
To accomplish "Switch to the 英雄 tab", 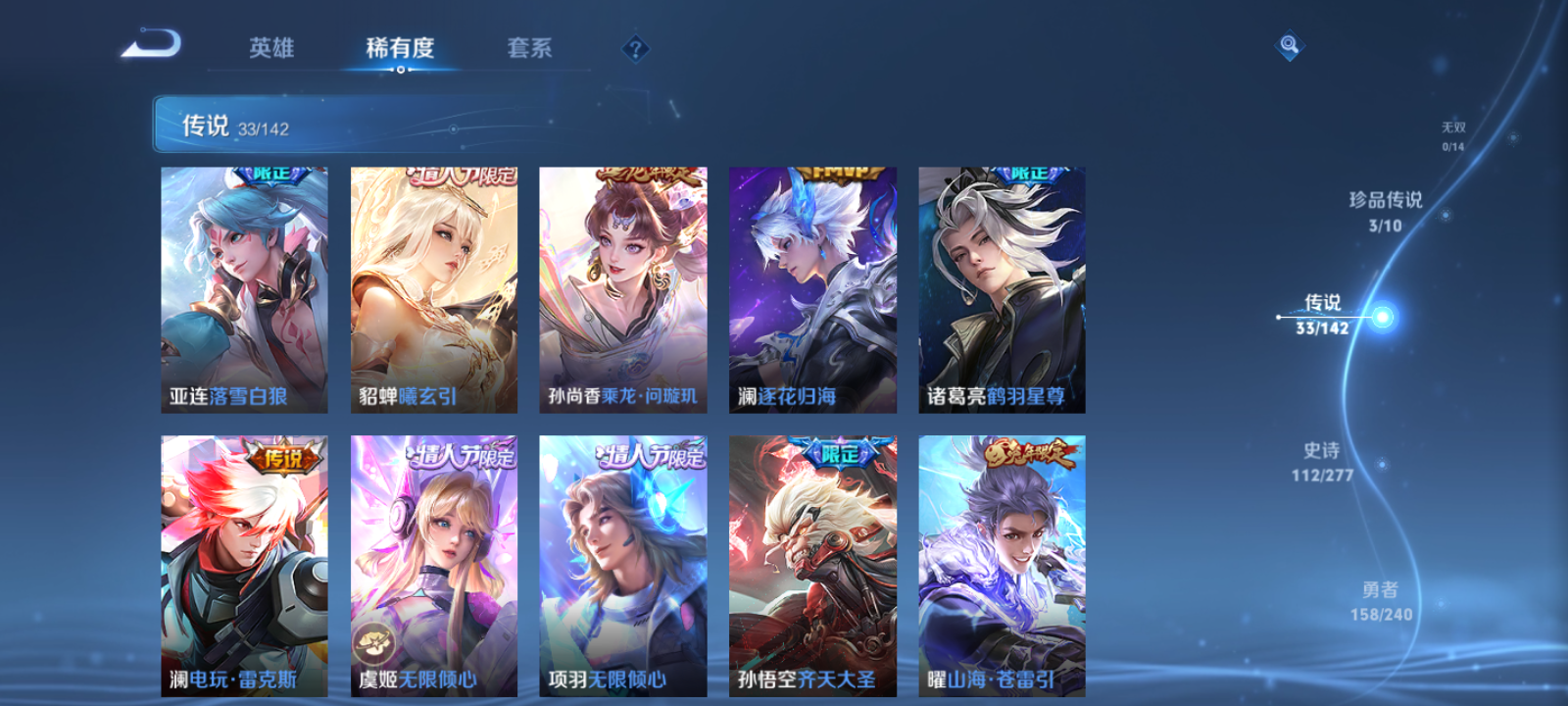I will click(x=270, y=47).
